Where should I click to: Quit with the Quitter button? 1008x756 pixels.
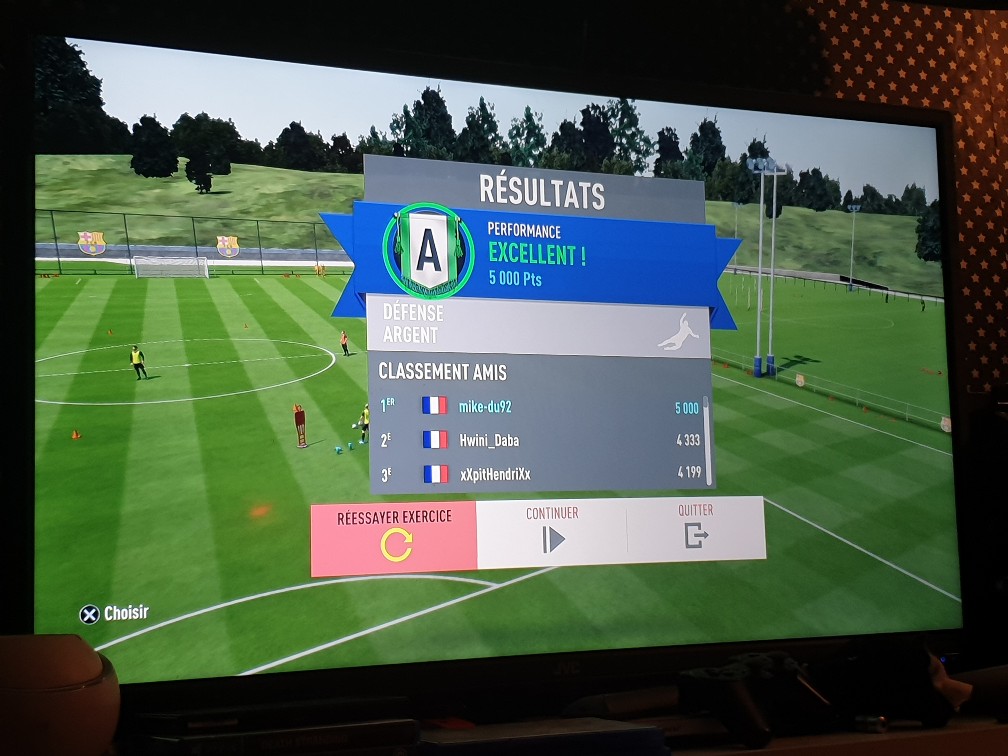[x=695, y=529]
